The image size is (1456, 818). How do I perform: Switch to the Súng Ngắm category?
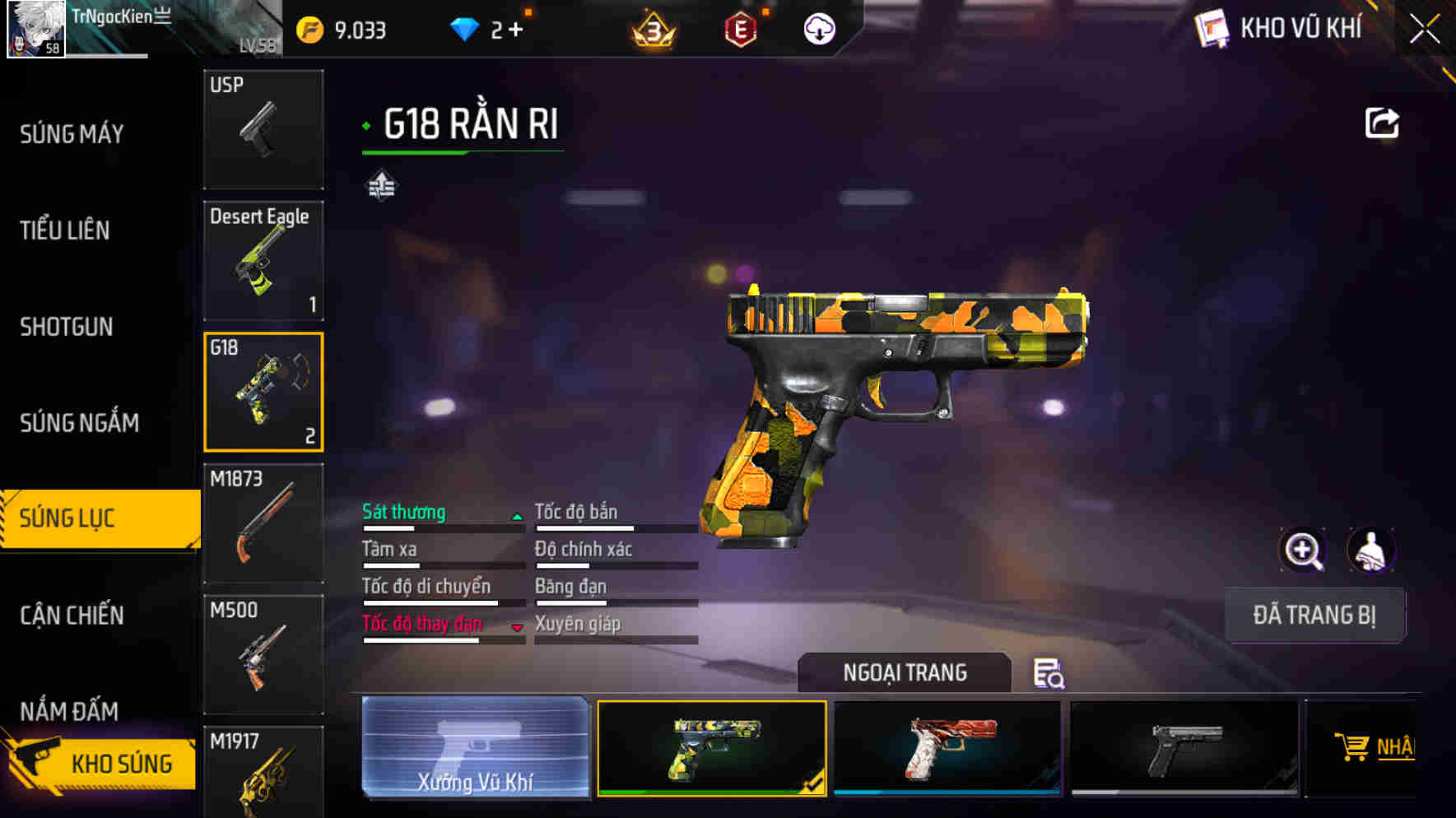[79, 422]
